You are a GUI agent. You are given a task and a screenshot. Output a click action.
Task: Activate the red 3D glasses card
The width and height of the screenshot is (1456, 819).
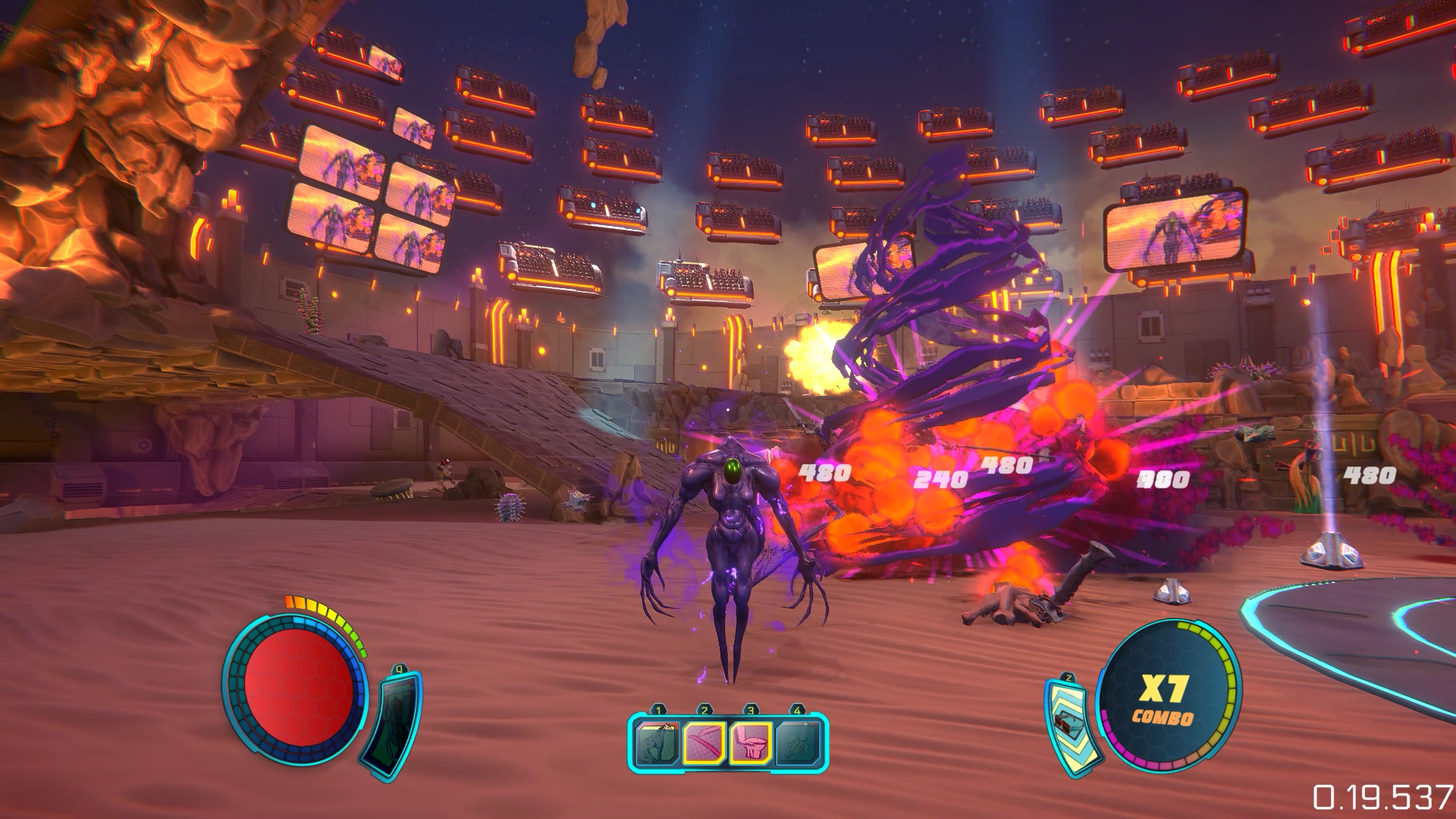point(1068,726)
